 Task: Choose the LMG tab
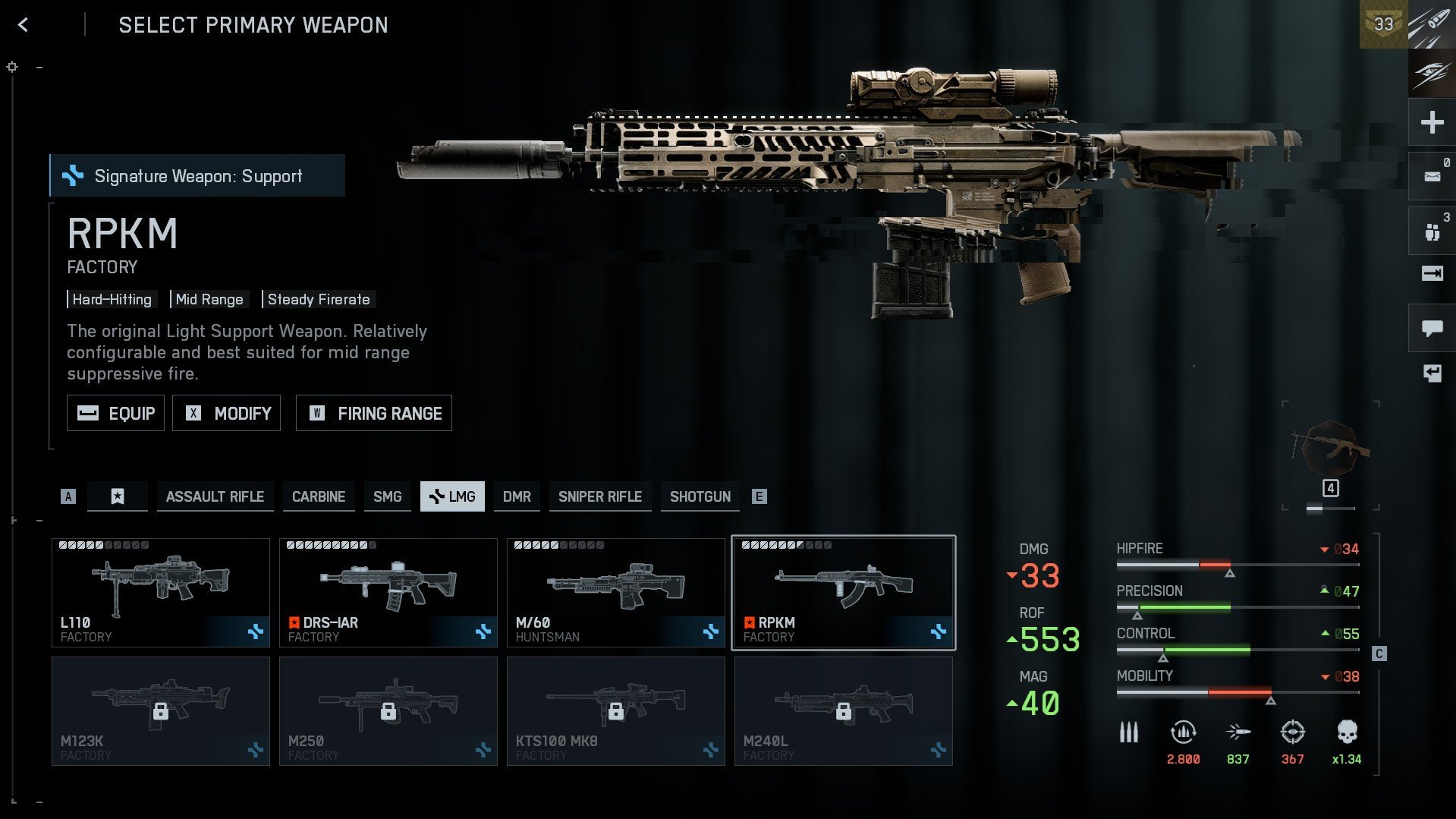pyautogui.click(x=452, y=496)
